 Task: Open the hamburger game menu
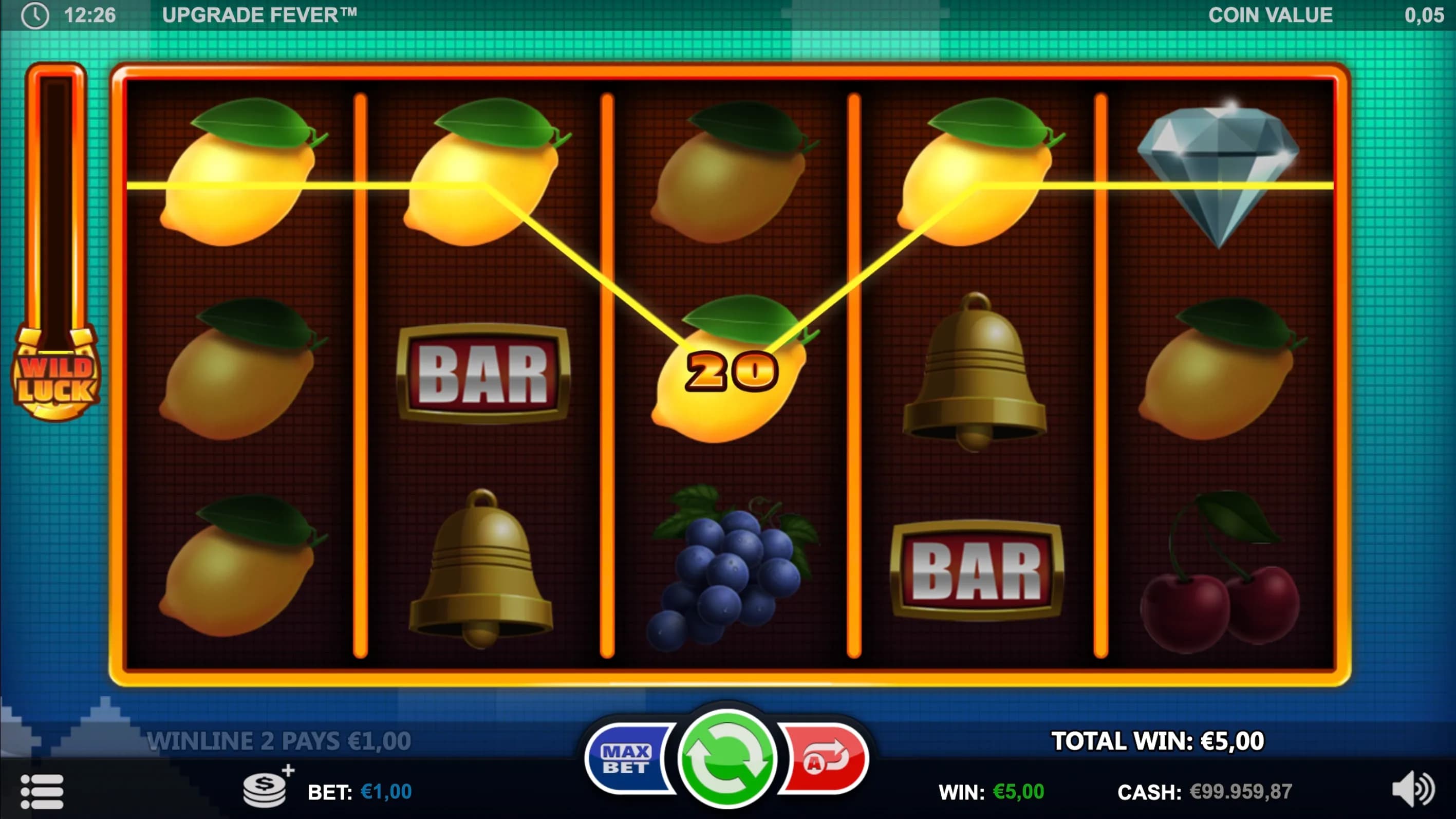pyautogui.click(x=42, y=791)
